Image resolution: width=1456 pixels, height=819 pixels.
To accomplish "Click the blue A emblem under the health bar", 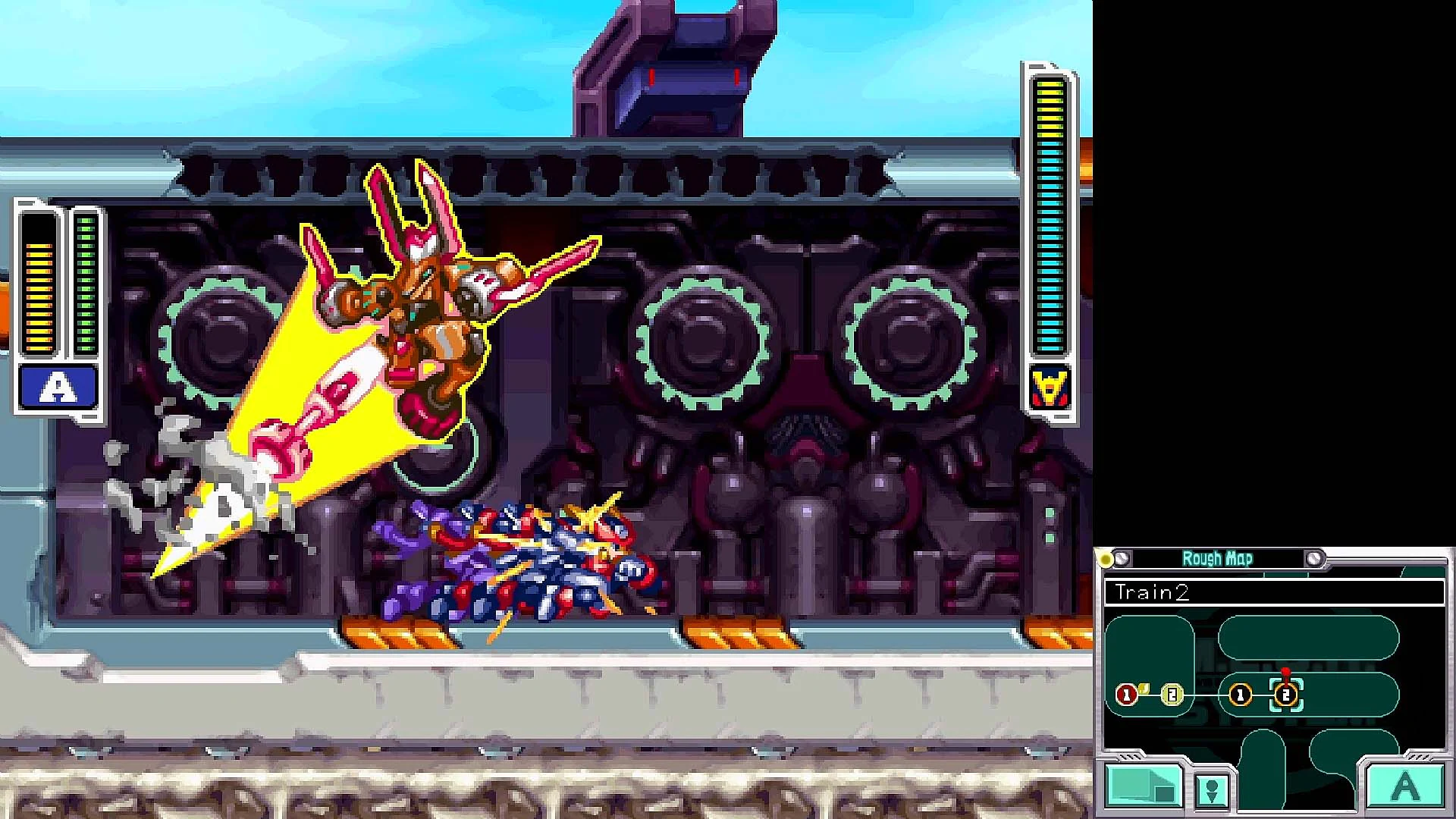I will [58, 388].
